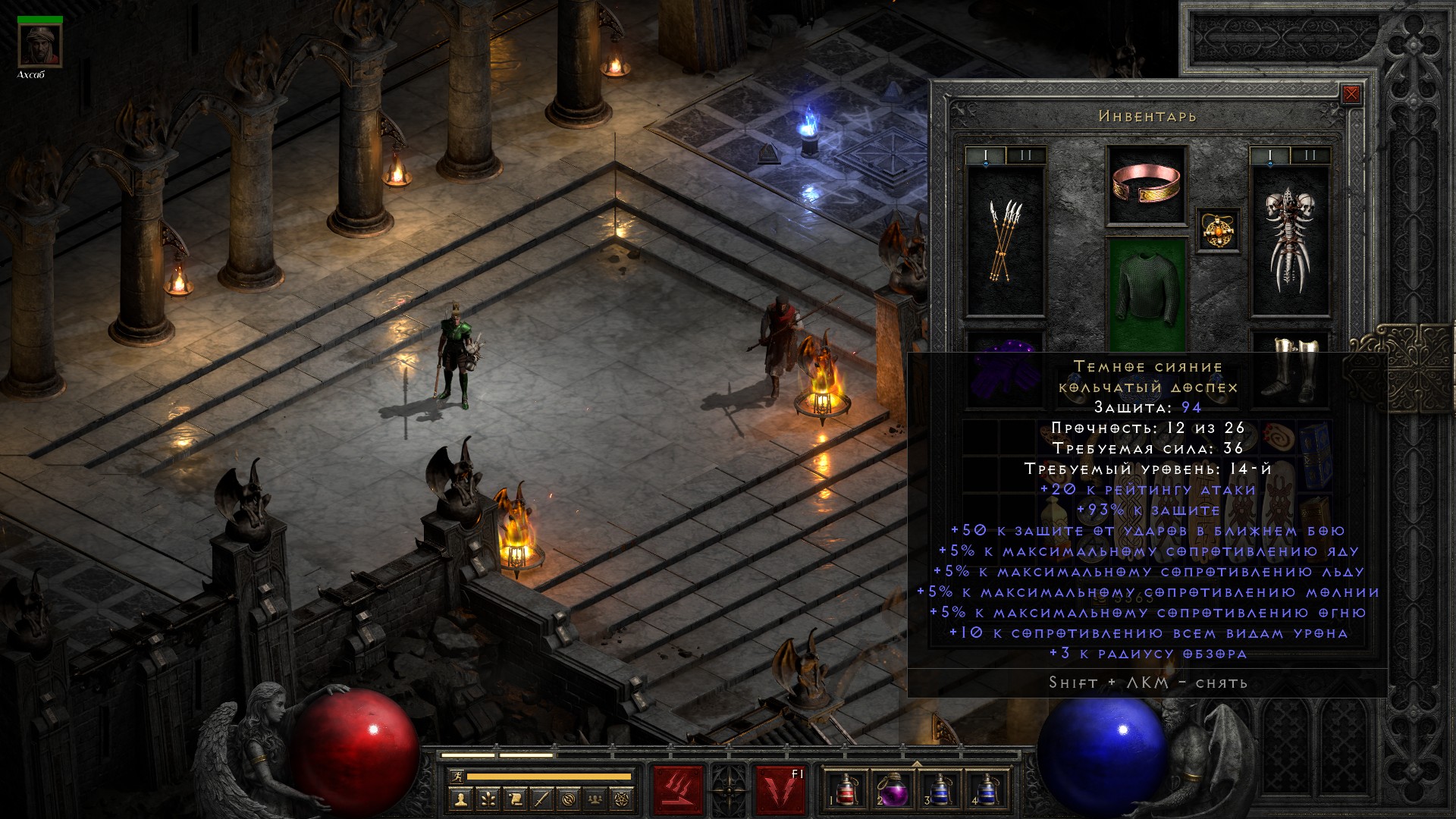Close the inventory panel with red X
1456x819 pixels.
coord(1351,95)
